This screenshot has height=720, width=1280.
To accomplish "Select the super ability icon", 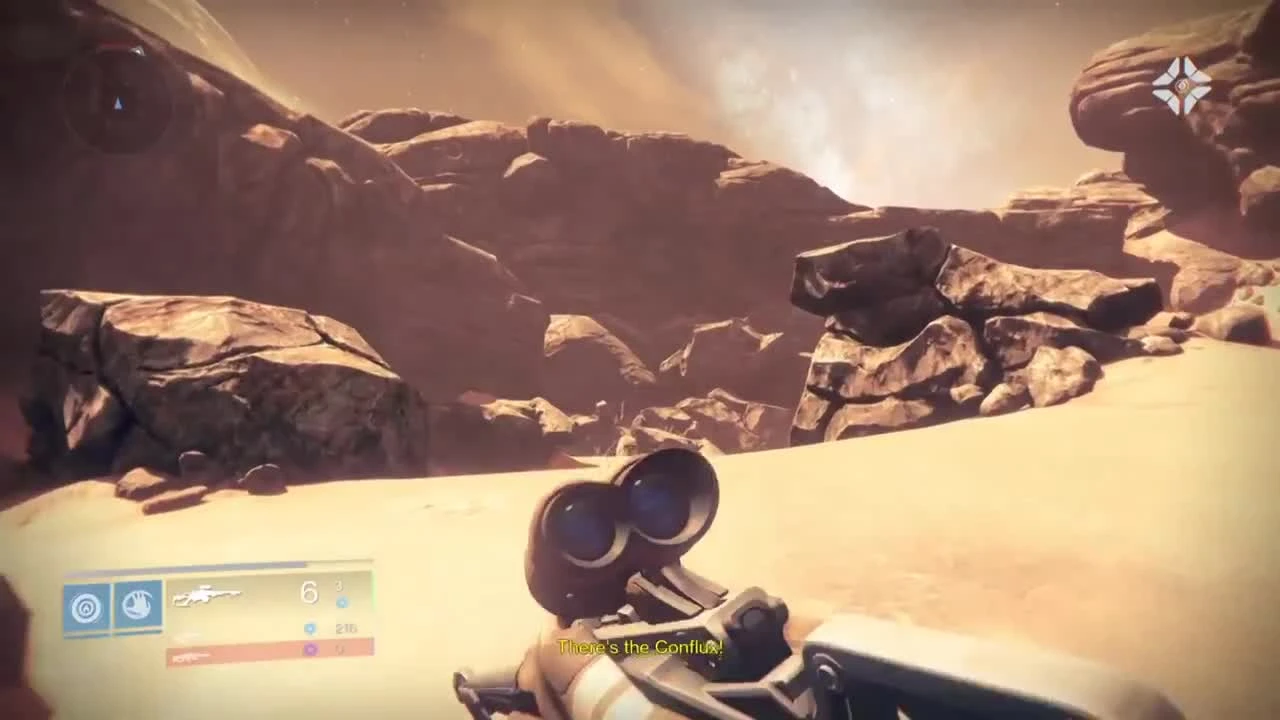I will pyautogui.click(x=88, y=605).
